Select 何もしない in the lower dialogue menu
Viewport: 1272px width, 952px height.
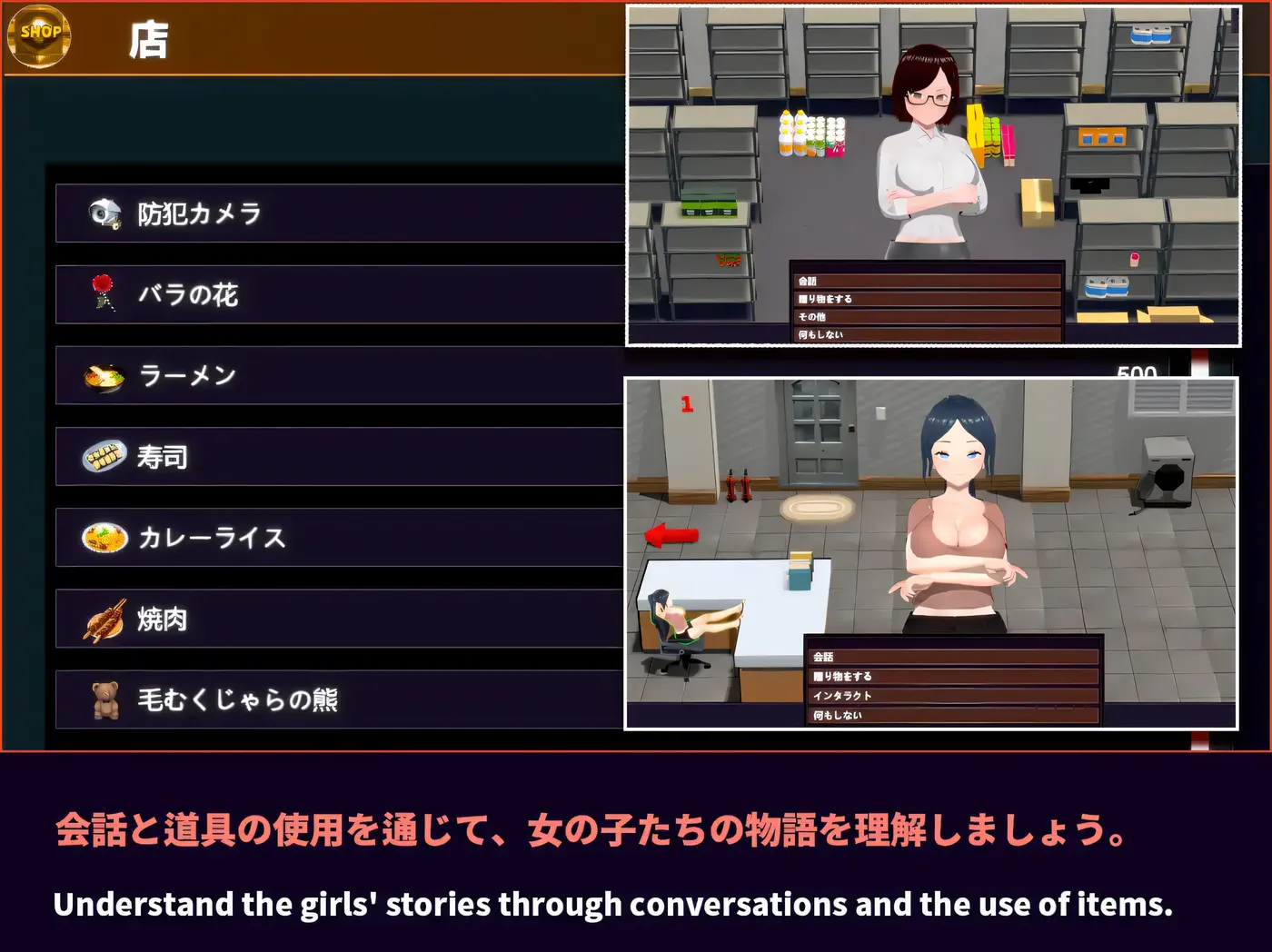point(954,715)
